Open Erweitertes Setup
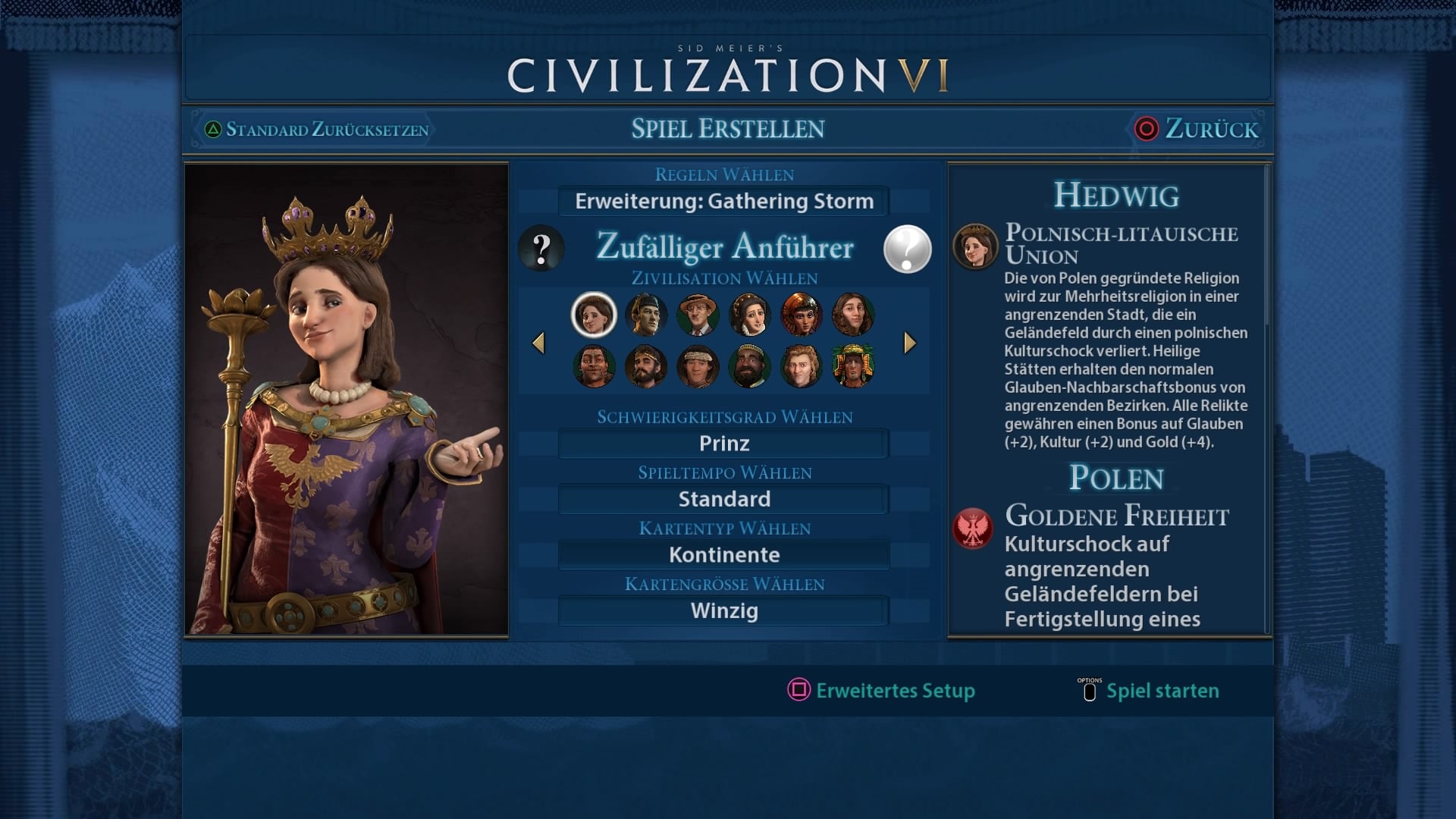 pos(882,691)
